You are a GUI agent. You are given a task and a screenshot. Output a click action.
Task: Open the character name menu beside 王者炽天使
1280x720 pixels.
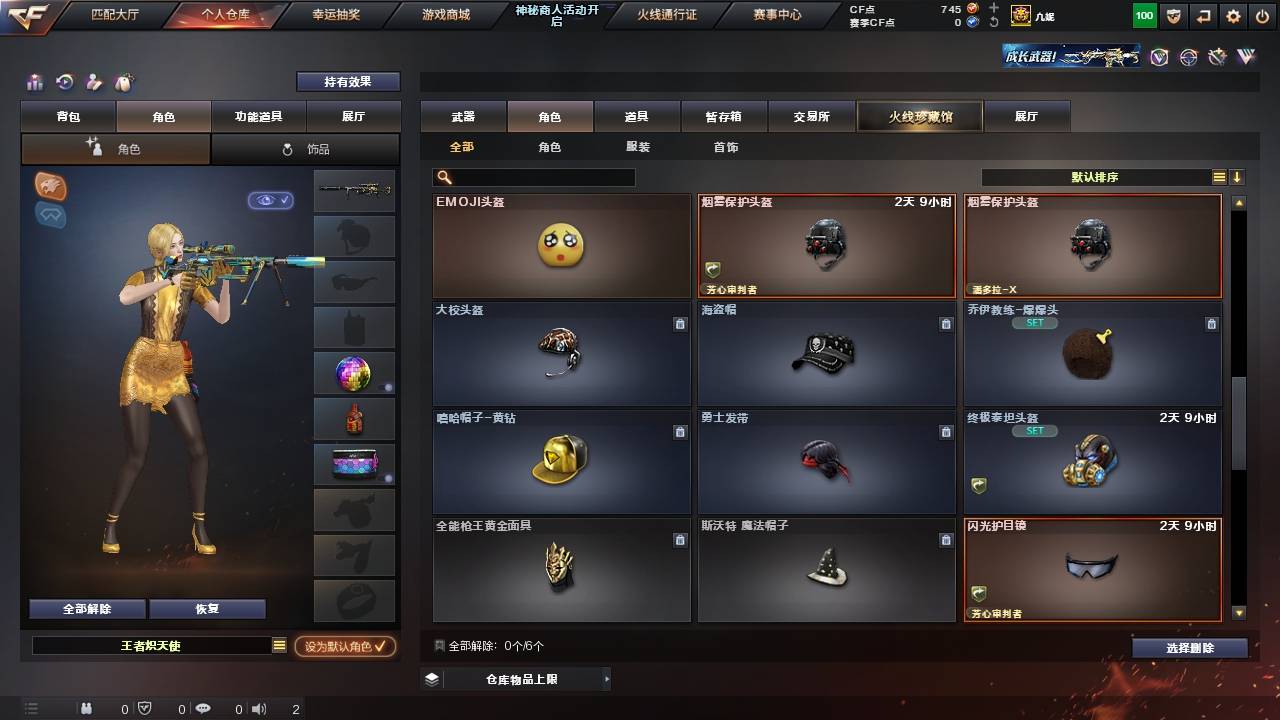[x=277, y=646]
